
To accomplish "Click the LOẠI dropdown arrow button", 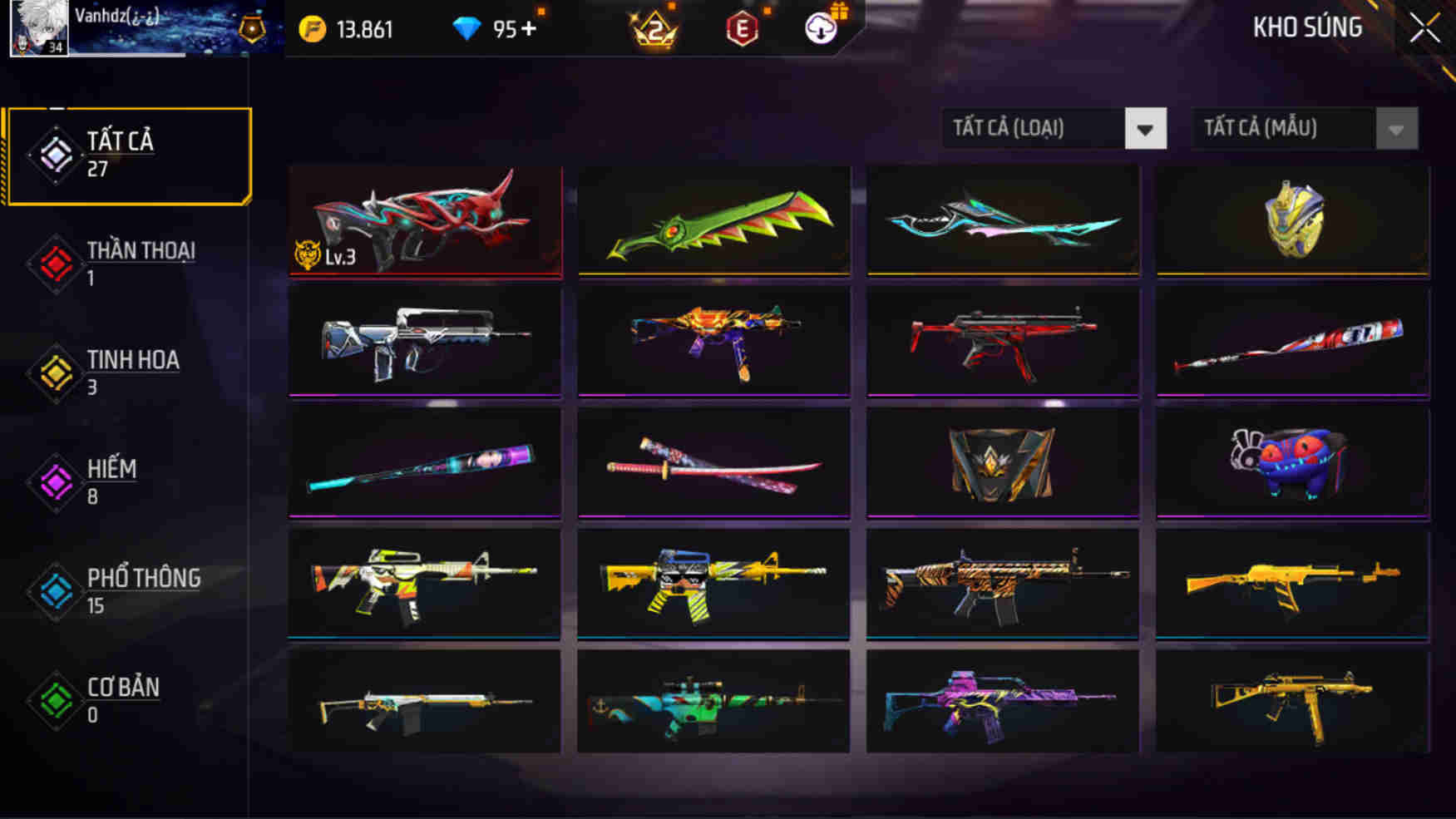I will pos(1144,129).
